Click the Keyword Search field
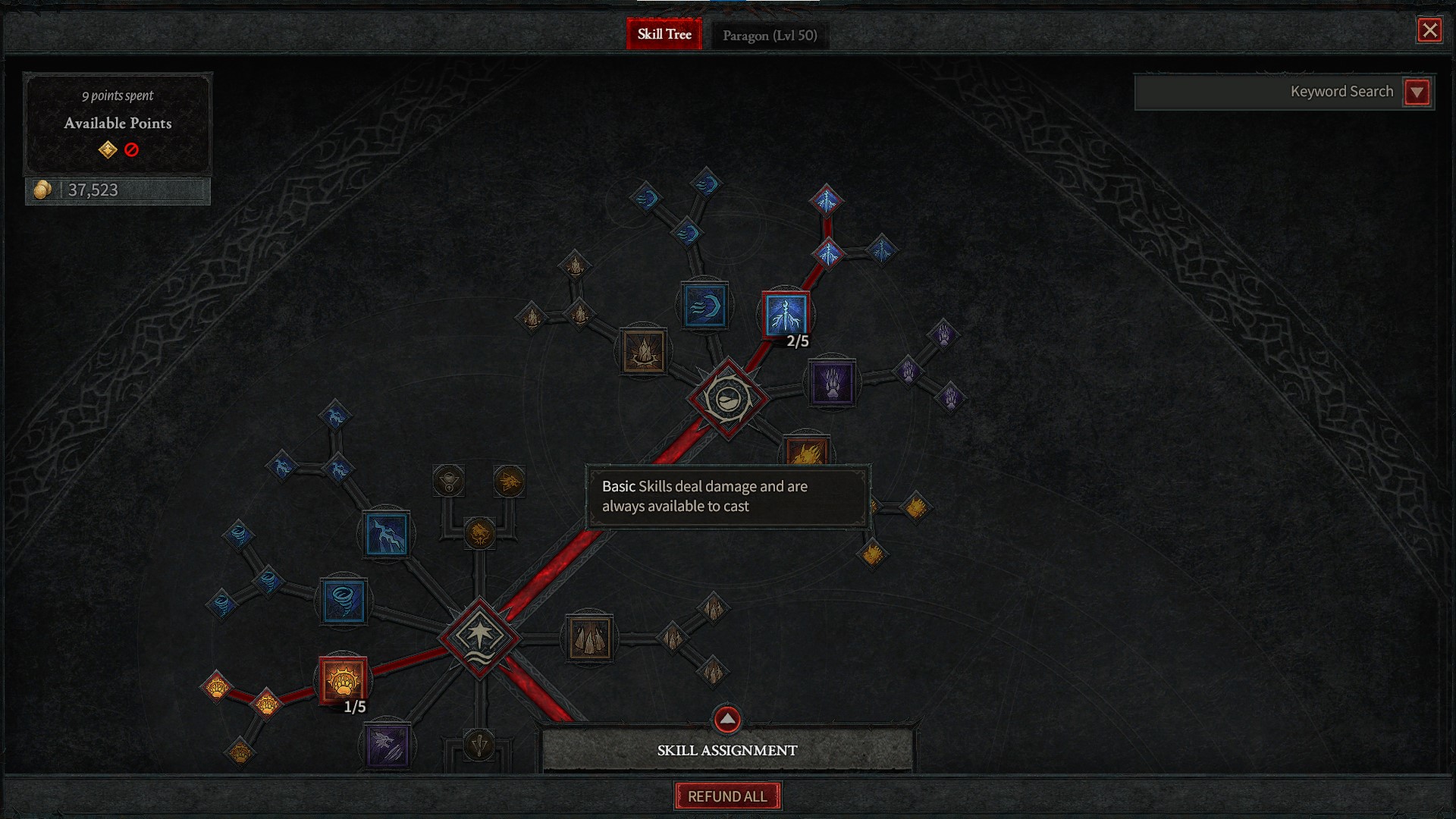The width and height of the screenshot is (1456, 819). coord(1266,92)
